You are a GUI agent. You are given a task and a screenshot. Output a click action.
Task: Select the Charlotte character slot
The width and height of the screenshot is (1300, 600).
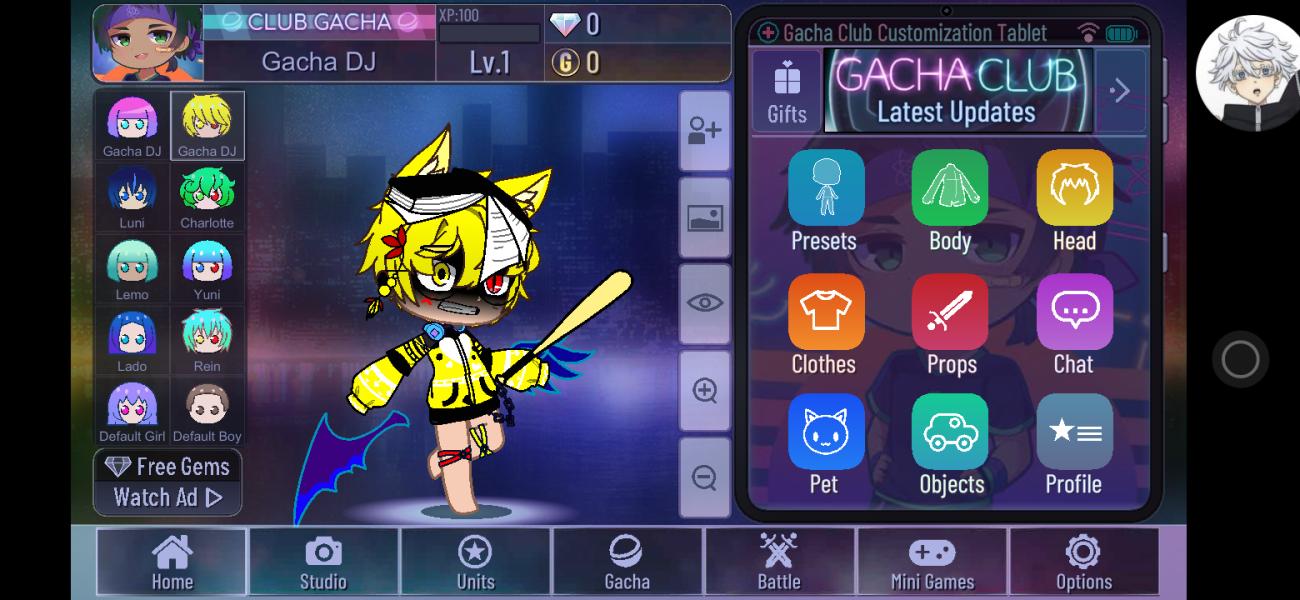[x=207, y=197]
